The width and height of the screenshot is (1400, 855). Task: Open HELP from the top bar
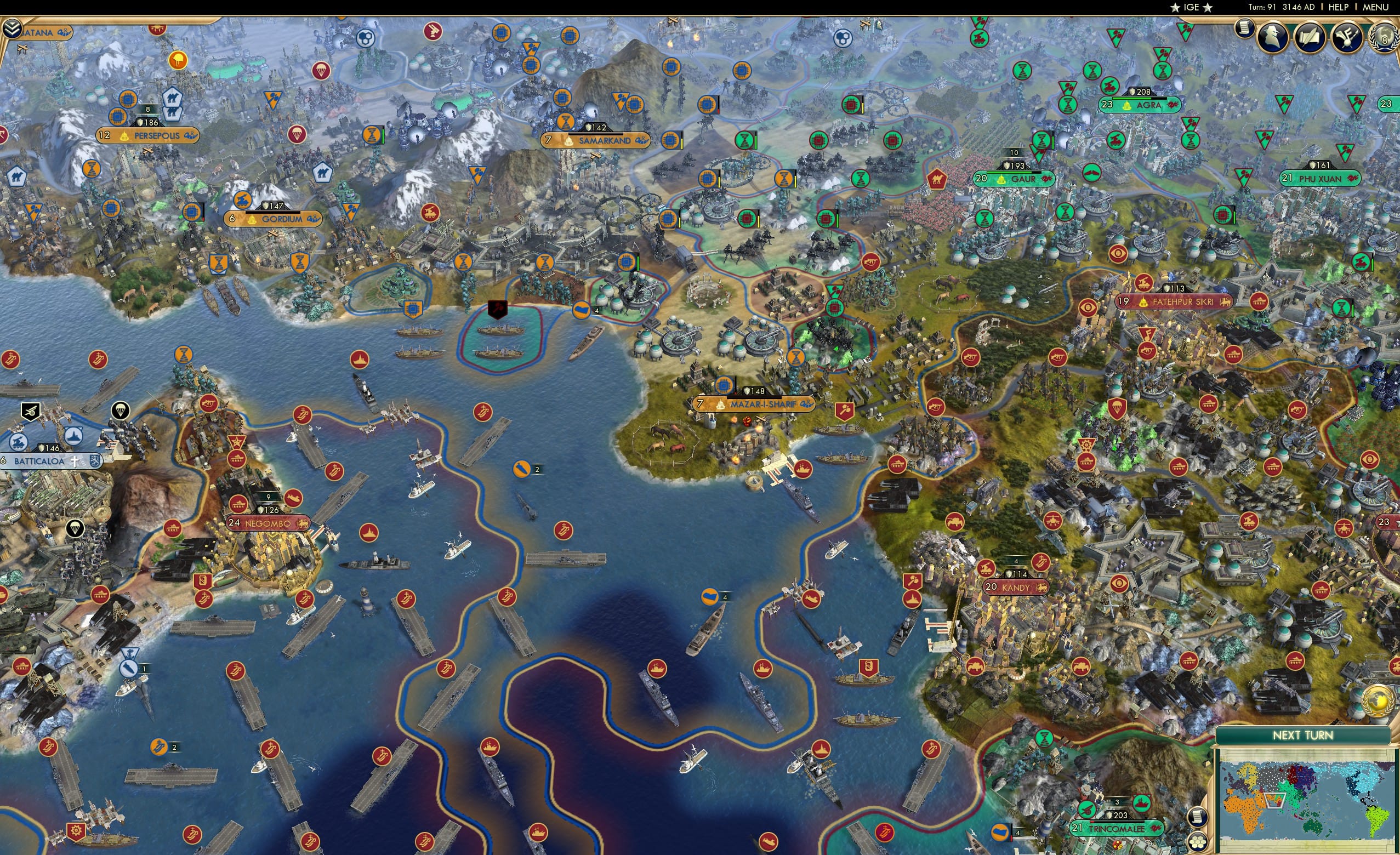tap(1339, 7)
